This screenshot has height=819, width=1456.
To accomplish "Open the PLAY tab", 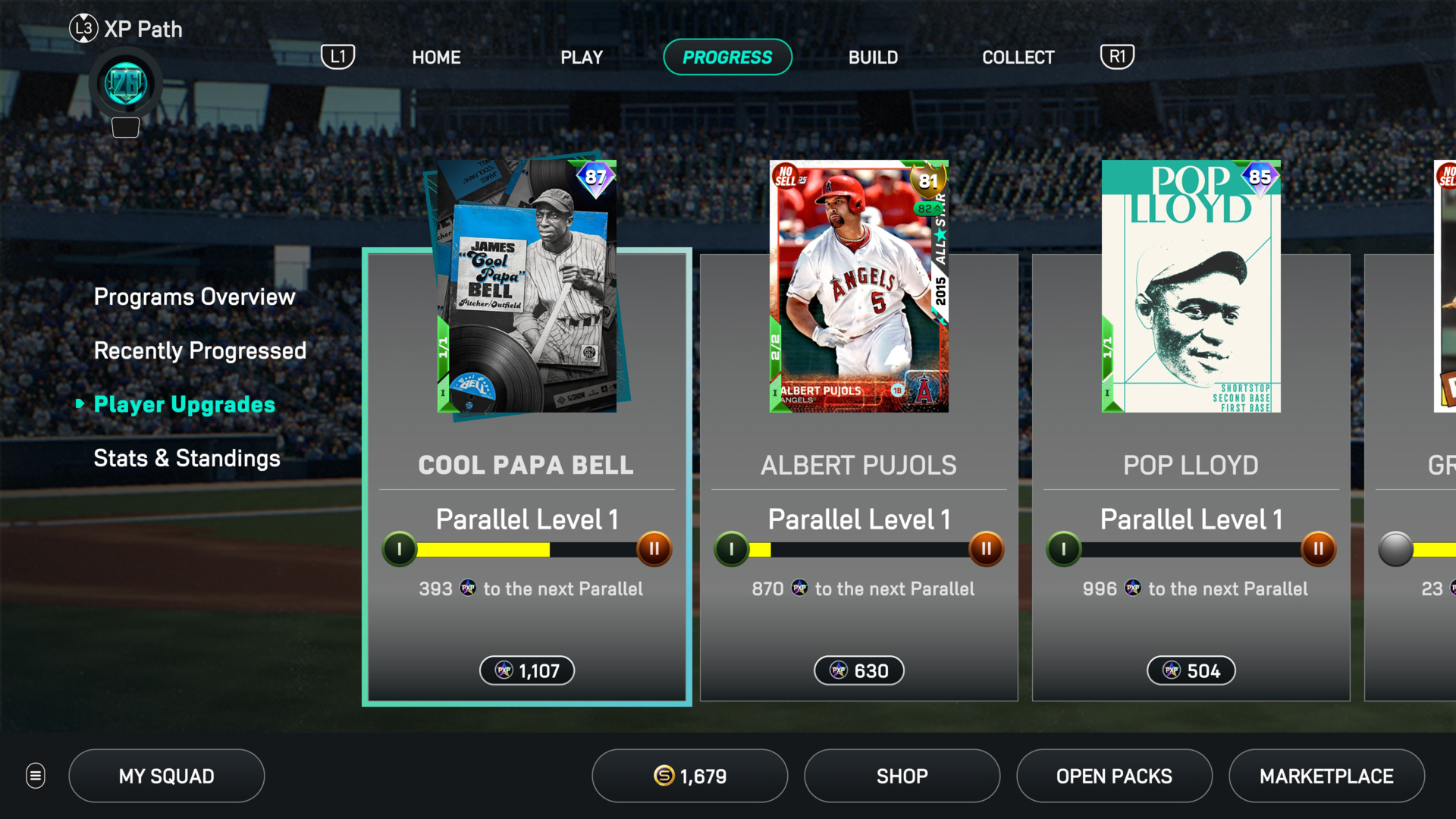I will tap(582, 58).
